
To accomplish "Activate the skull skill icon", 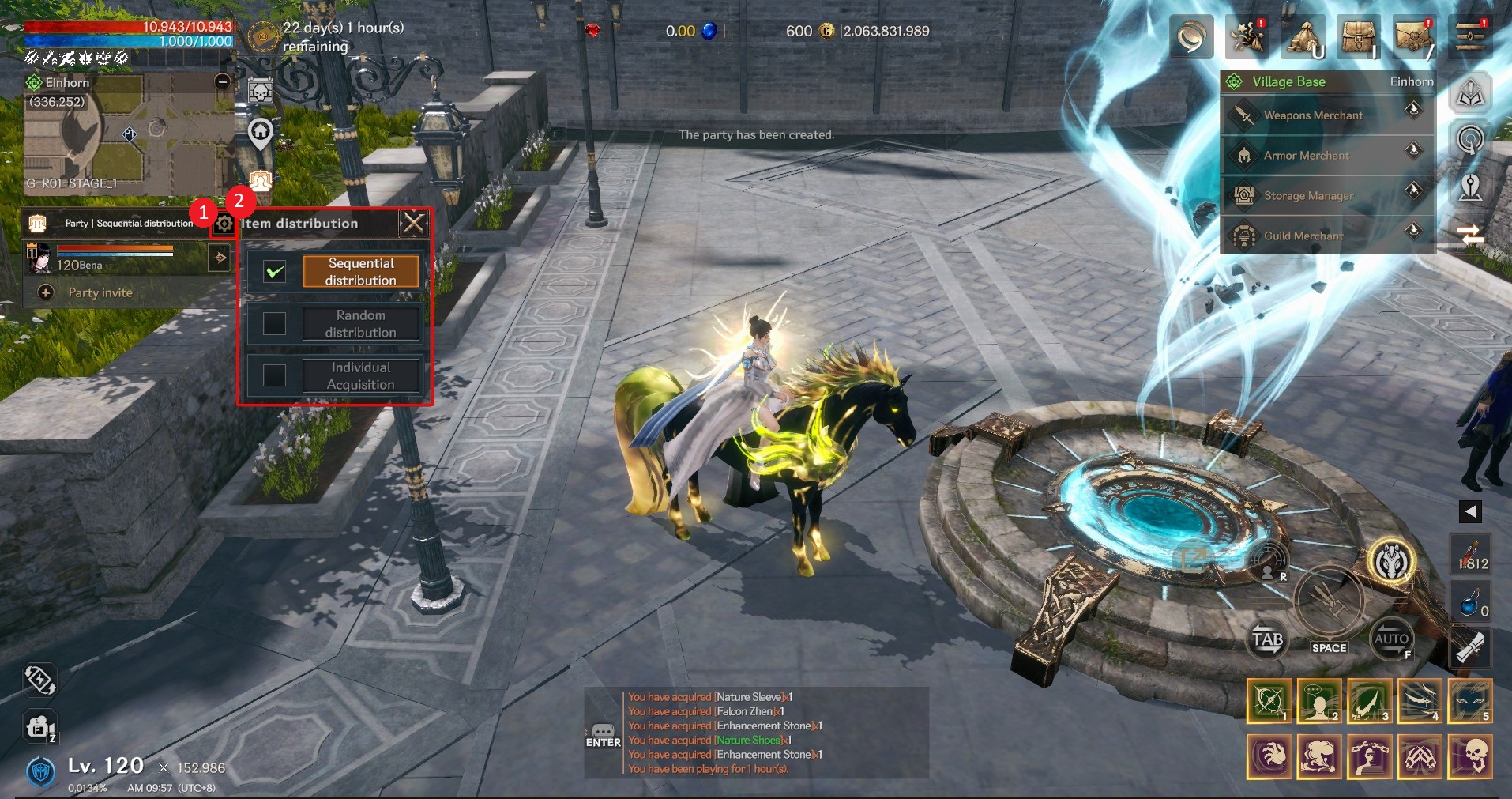I will click(x=1470, y=756).
